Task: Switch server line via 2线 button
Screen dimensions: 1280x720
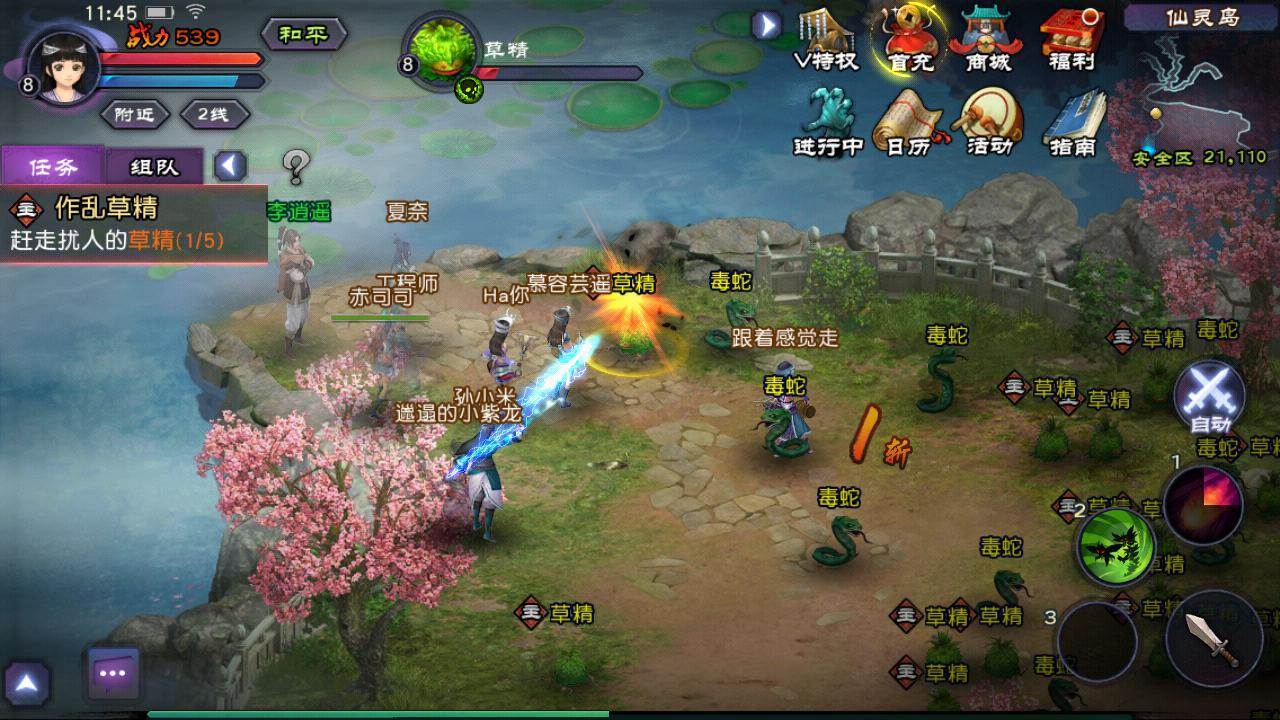Action: pos(211,114)
